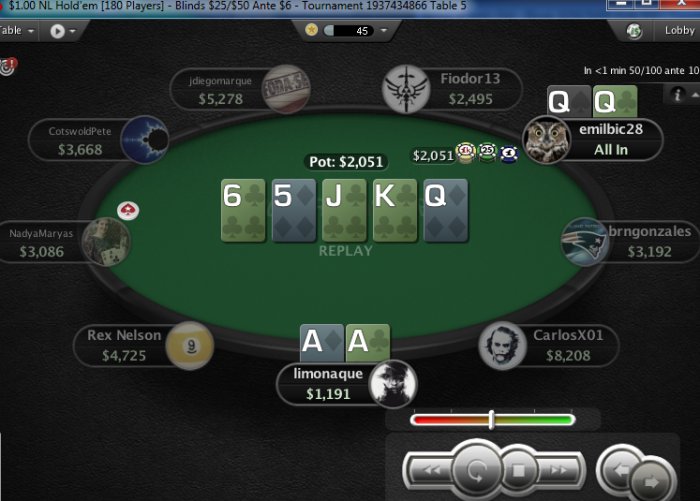The image size is (700, 501).
Task: Open the star coin balance dropdown
Action: [x=348, y=30]
